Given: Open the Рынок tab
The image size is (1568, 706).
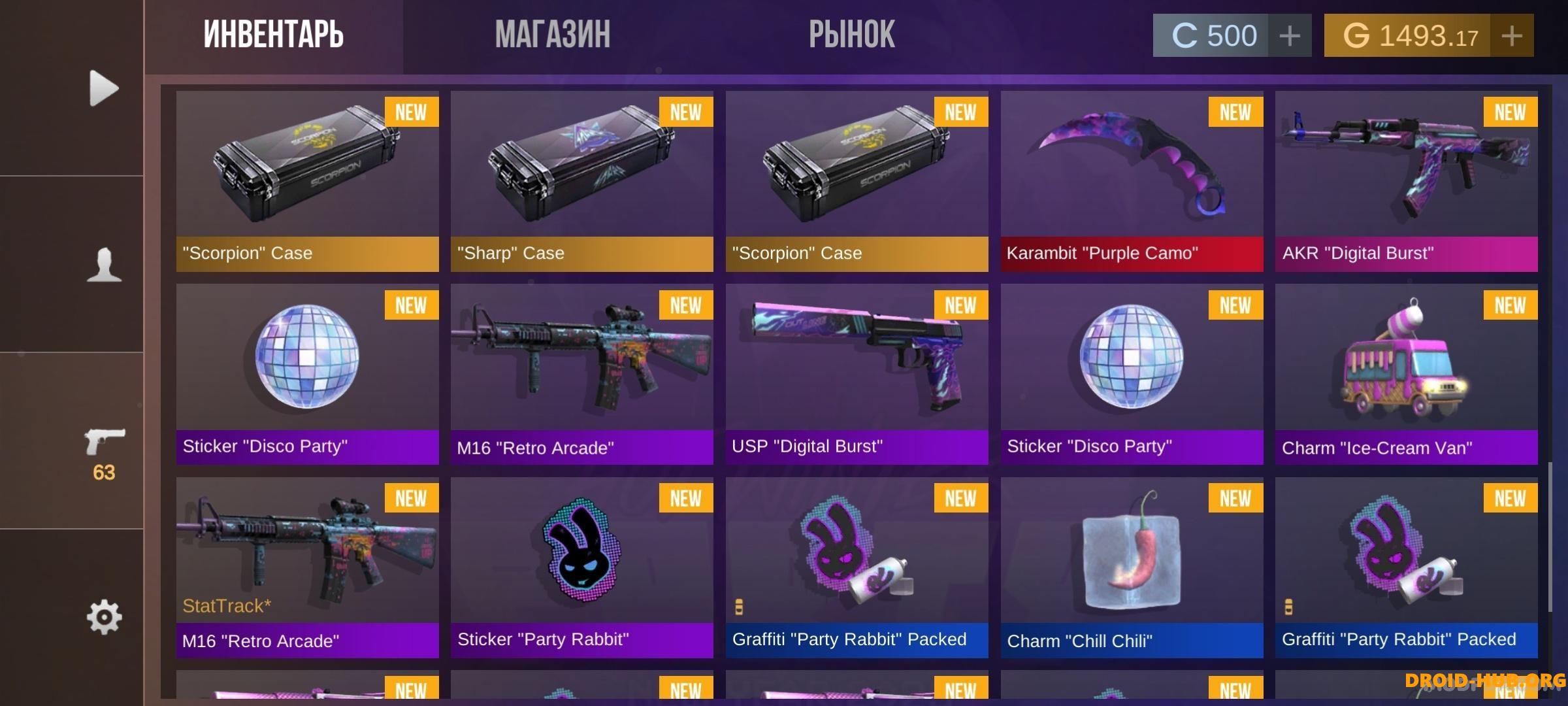Looking at the screenshot, I should pos(851,35).
